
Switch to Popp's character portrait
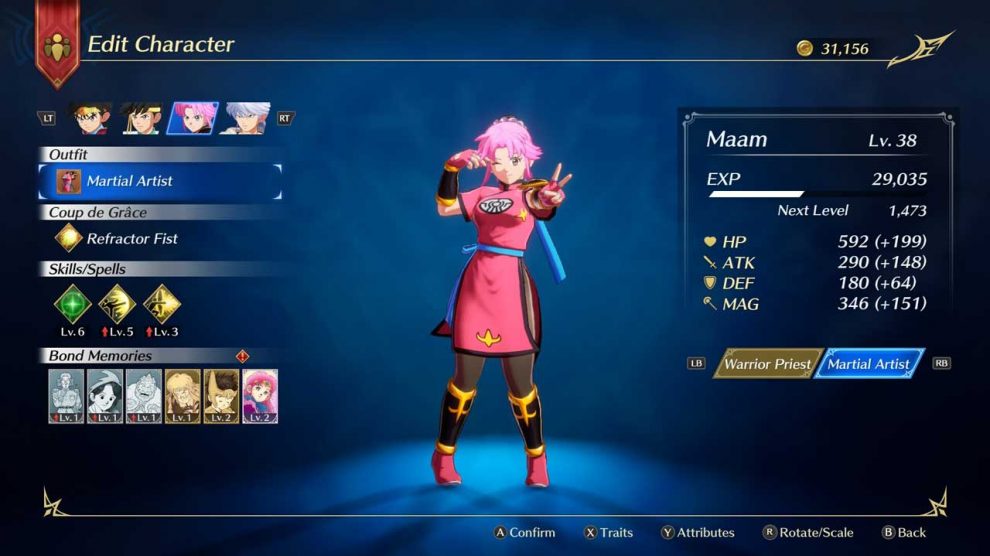(141, 118)
